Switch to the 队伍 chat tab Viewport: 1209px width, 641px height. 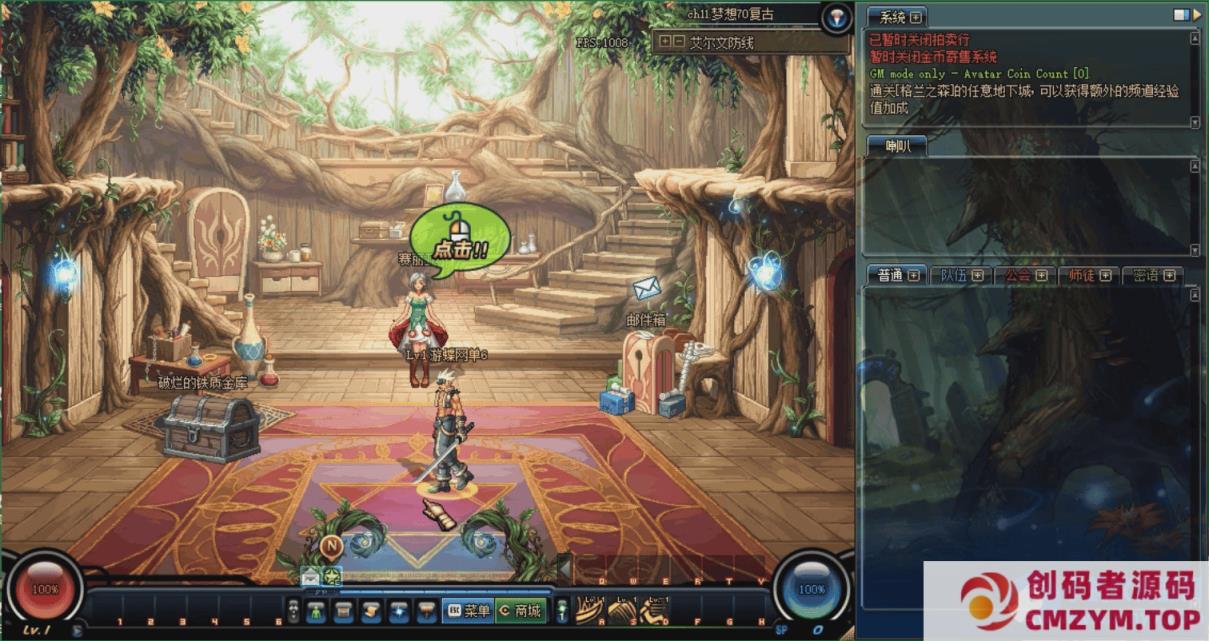click(x=959, y=275)
